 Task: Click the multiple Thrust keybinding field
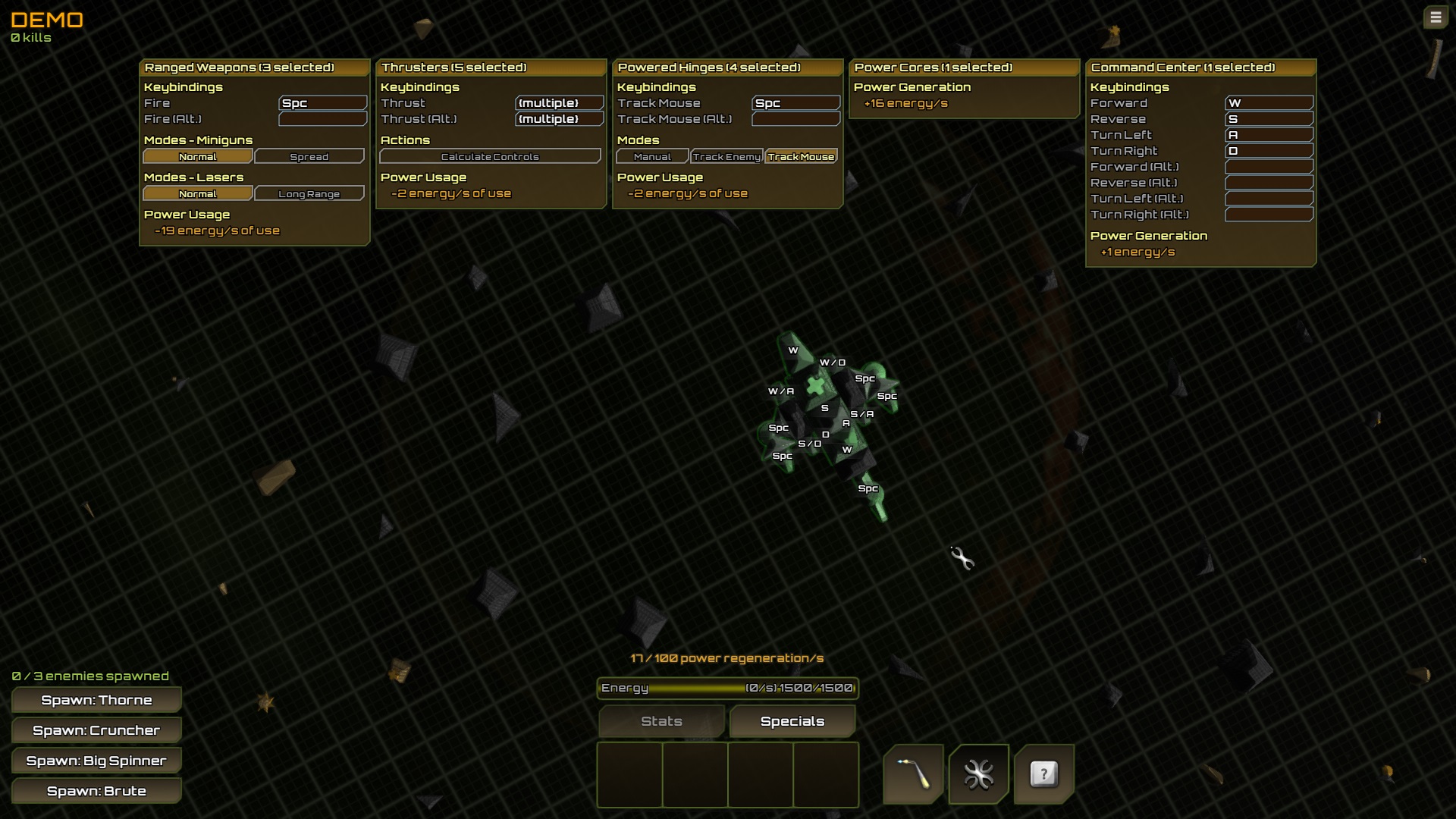pyautogui.click(x=559, y=102)
